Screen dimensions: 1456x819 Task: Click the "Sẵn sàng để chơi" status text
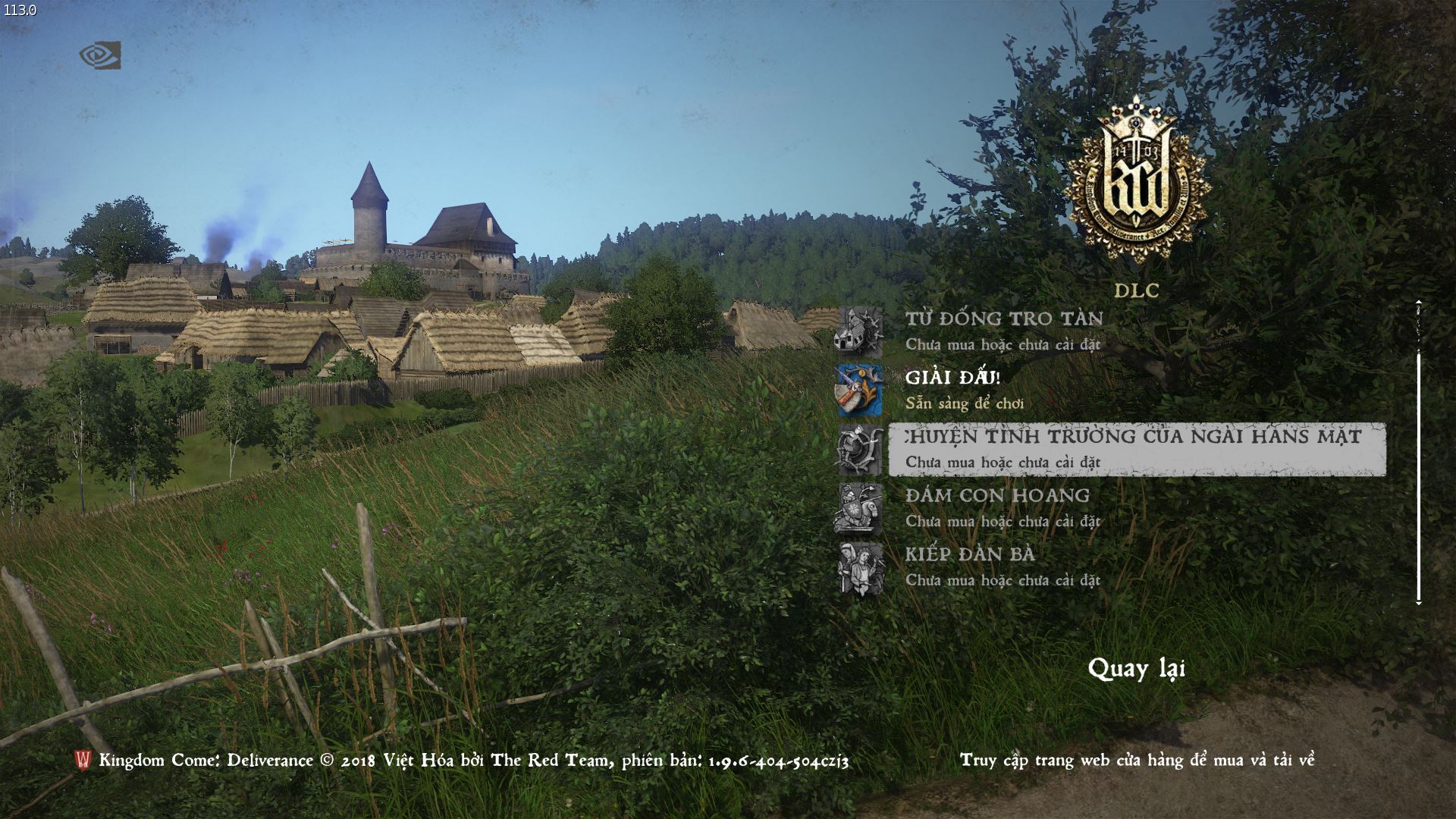pyautogui.click(x=965, y=404)
